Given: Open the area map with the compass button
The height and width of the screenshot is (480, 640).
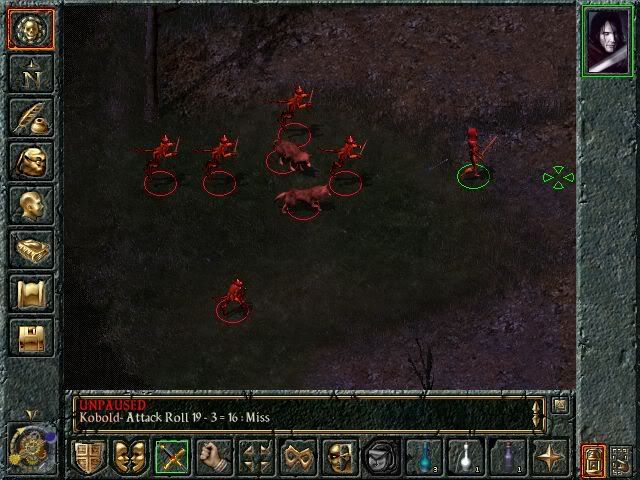Looking at the screenshot, I should [29, 72].
